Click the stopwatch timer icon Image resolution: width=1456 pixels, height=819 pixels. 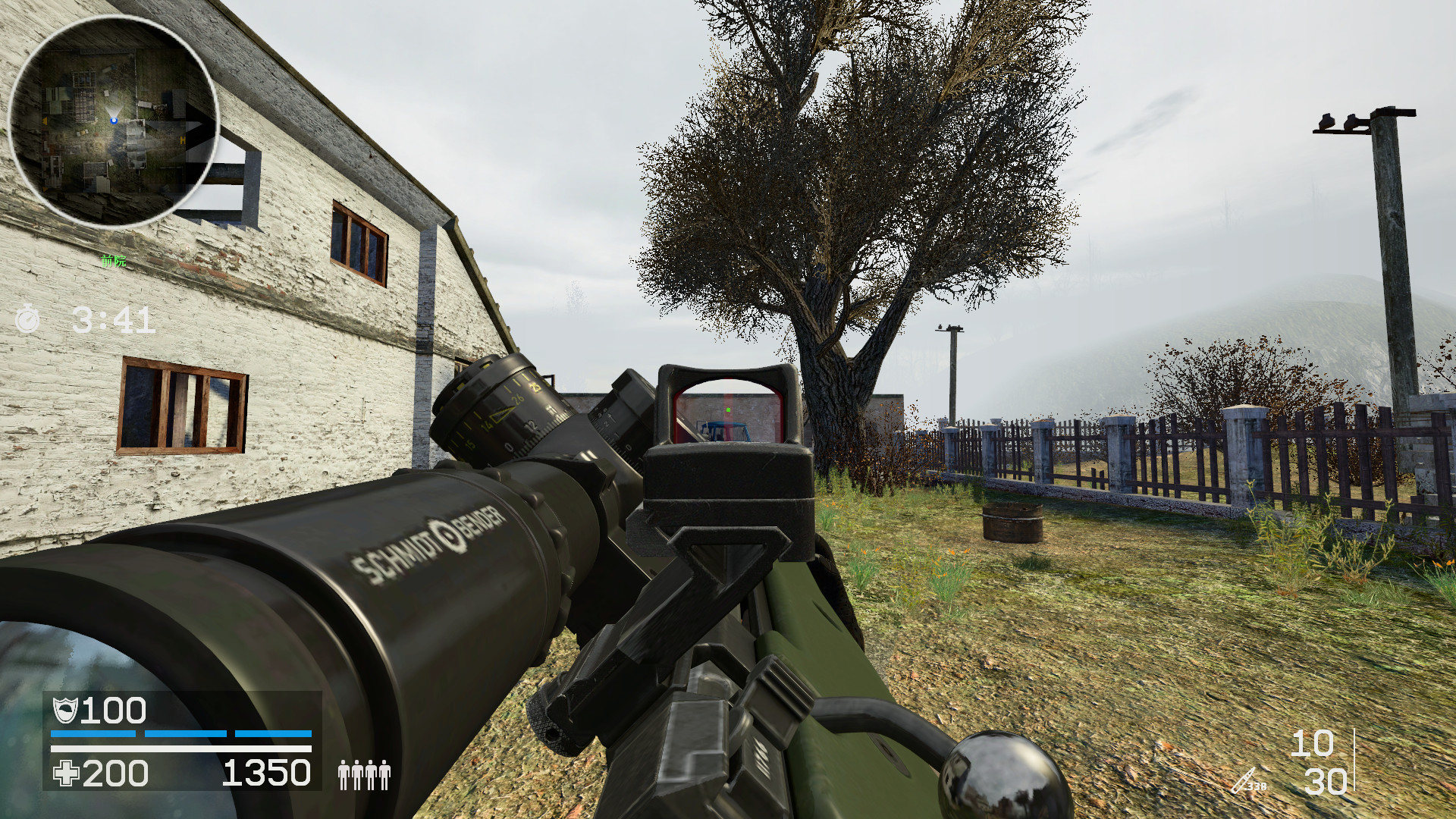[27, 319]
